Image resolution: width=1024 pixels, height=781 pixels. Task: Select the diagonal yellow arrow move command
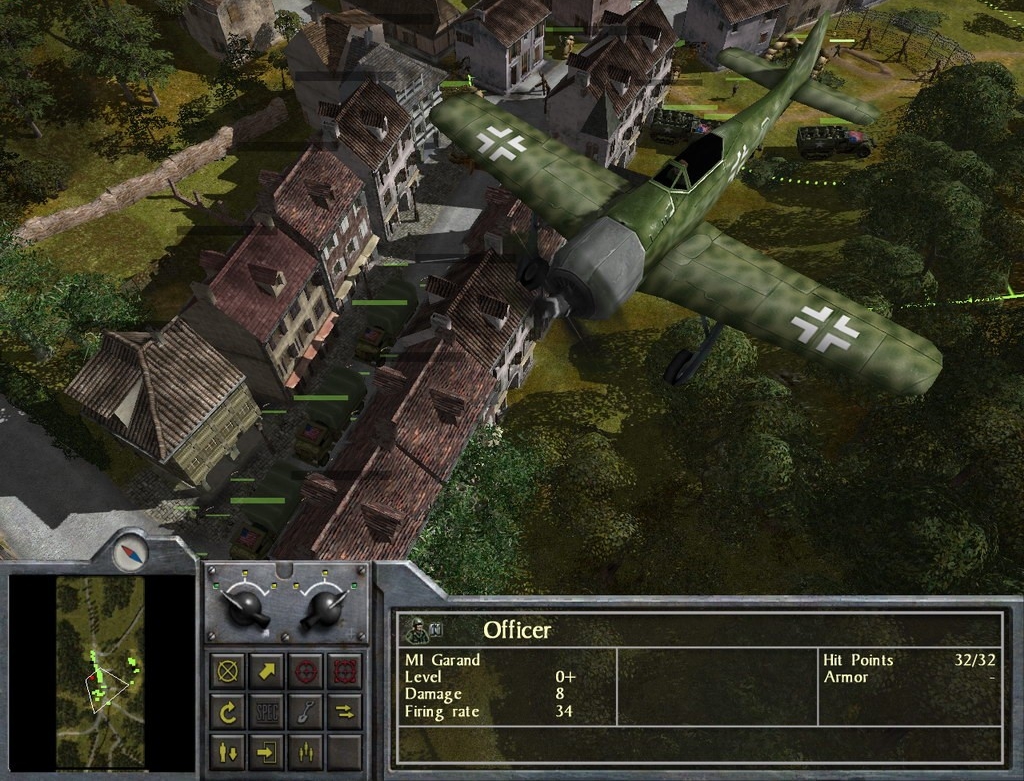coord(267,670)
